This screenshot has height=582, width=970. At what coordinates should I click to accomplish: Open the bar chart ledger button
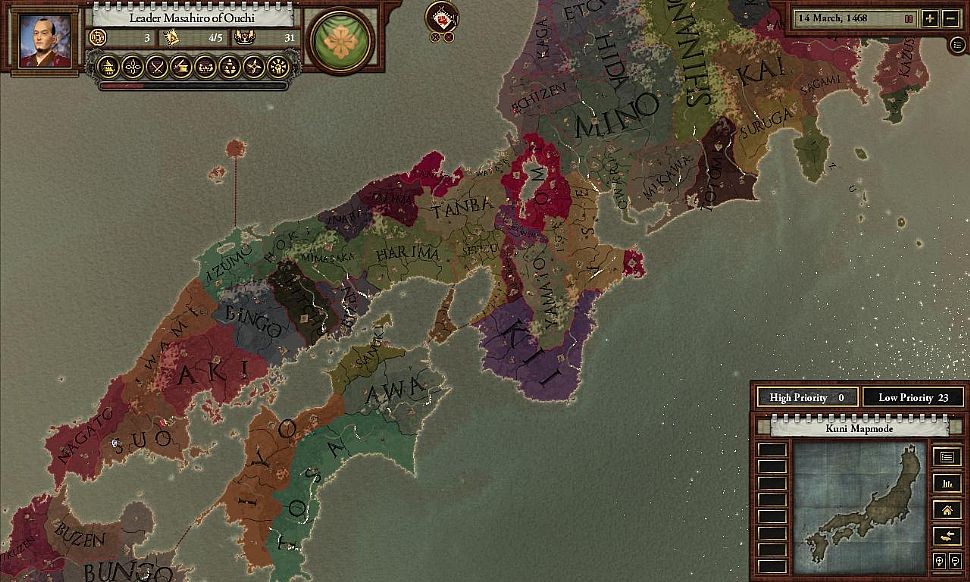click(x=945, y=484)
